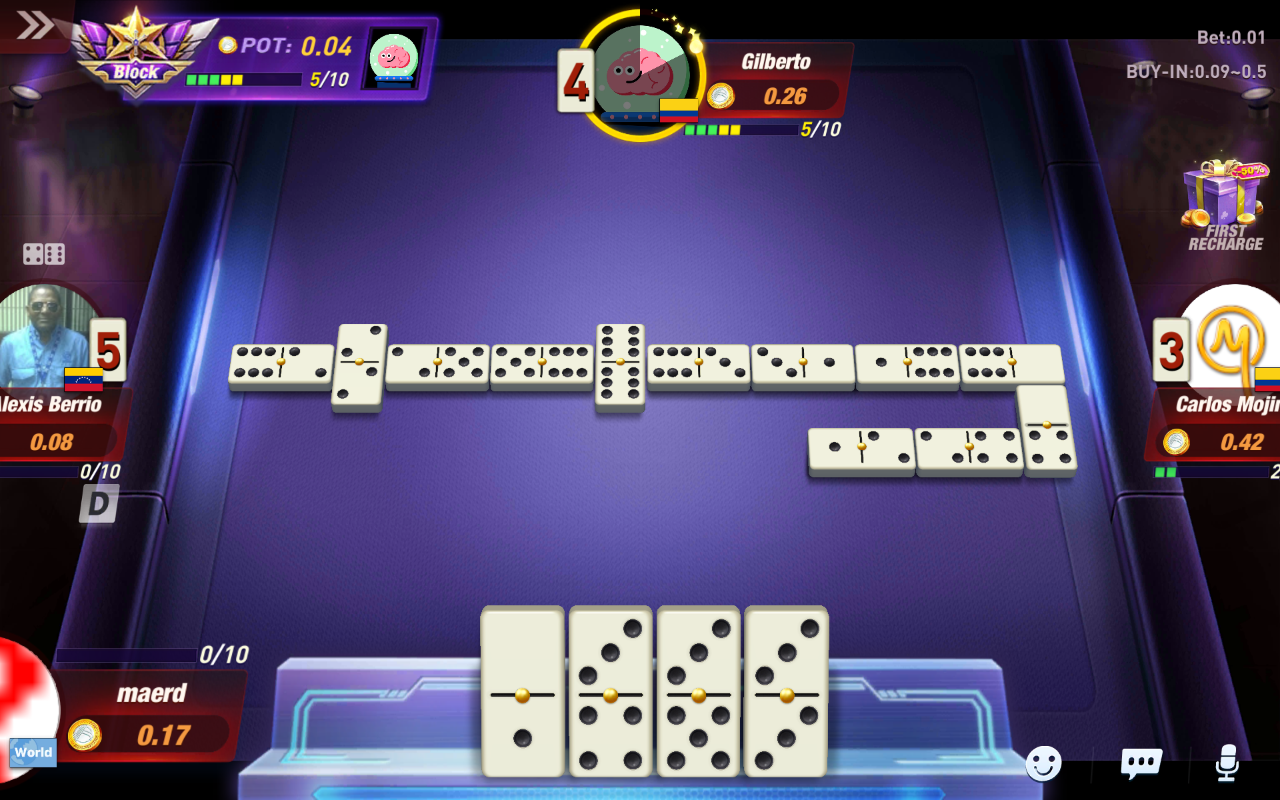Expand the double-arrow side menu
Viewport: 1280px width, 800px height.
point(34,24)
